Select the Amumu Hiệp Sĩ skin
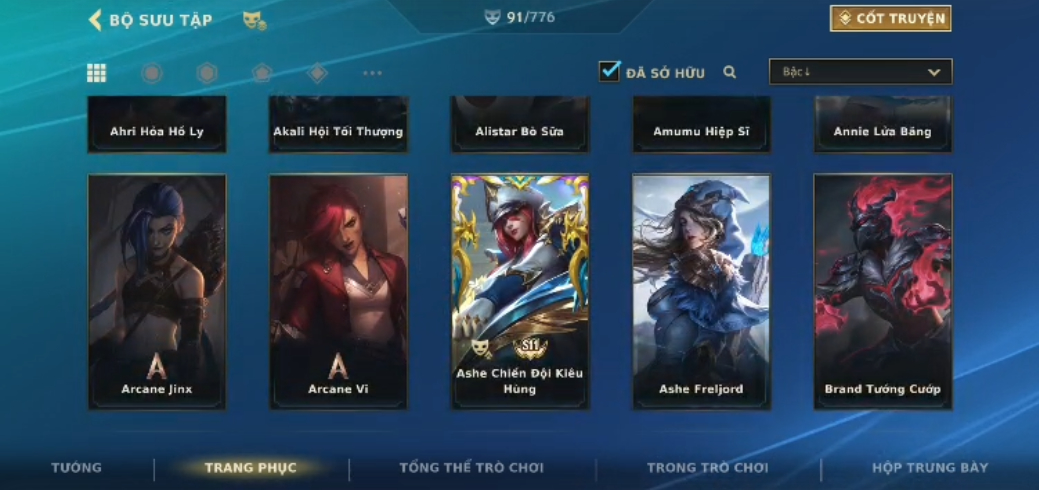1039x490 pixels. (701, 126)
